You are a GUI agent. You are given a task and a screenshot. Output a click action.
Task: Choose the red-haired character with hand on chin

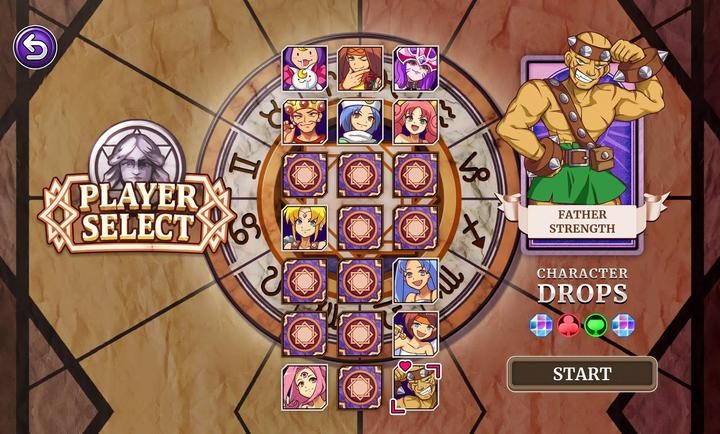pos(360,67)
